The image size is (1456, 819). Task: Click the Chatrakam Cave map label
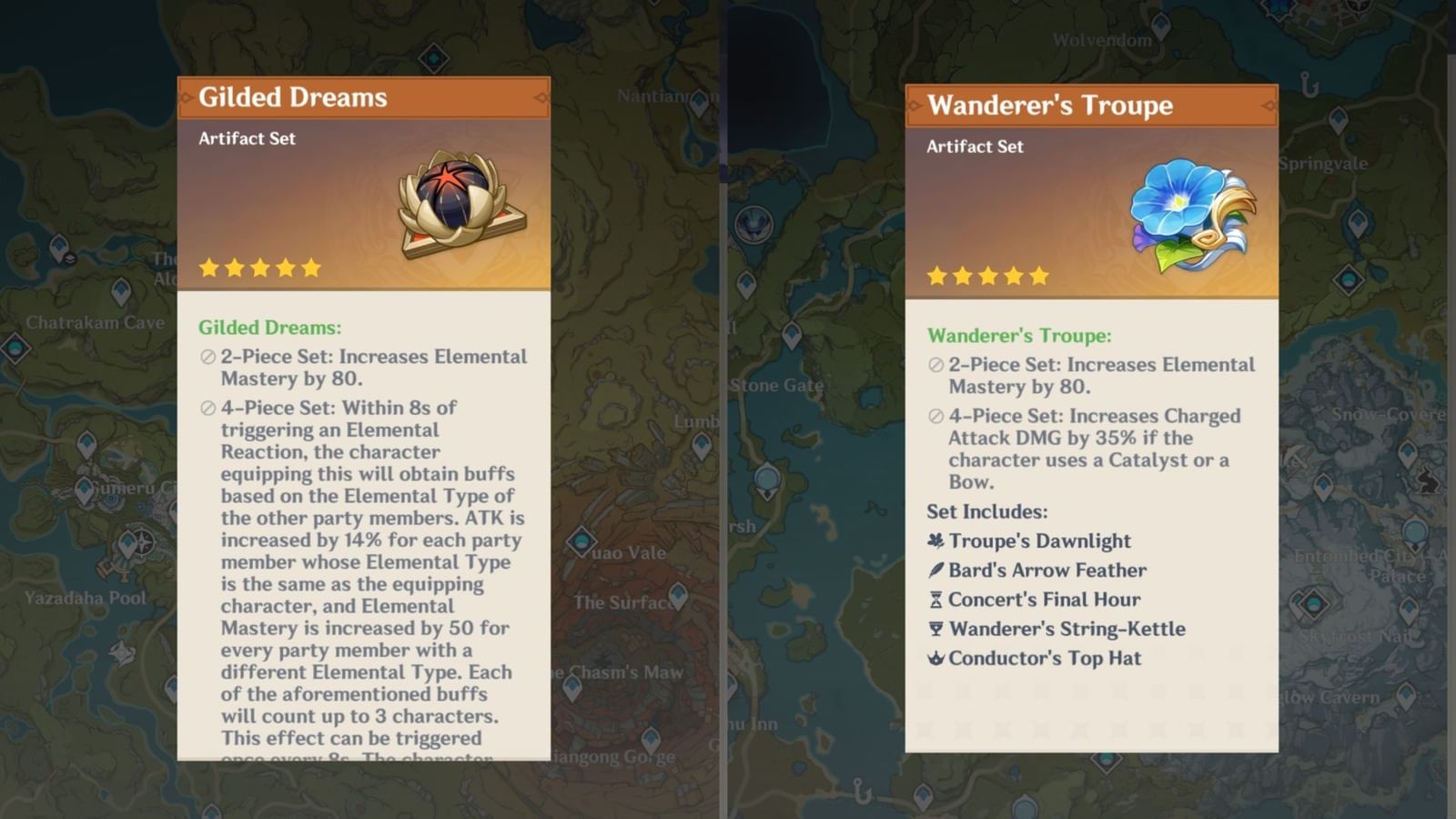coord(95,323)
